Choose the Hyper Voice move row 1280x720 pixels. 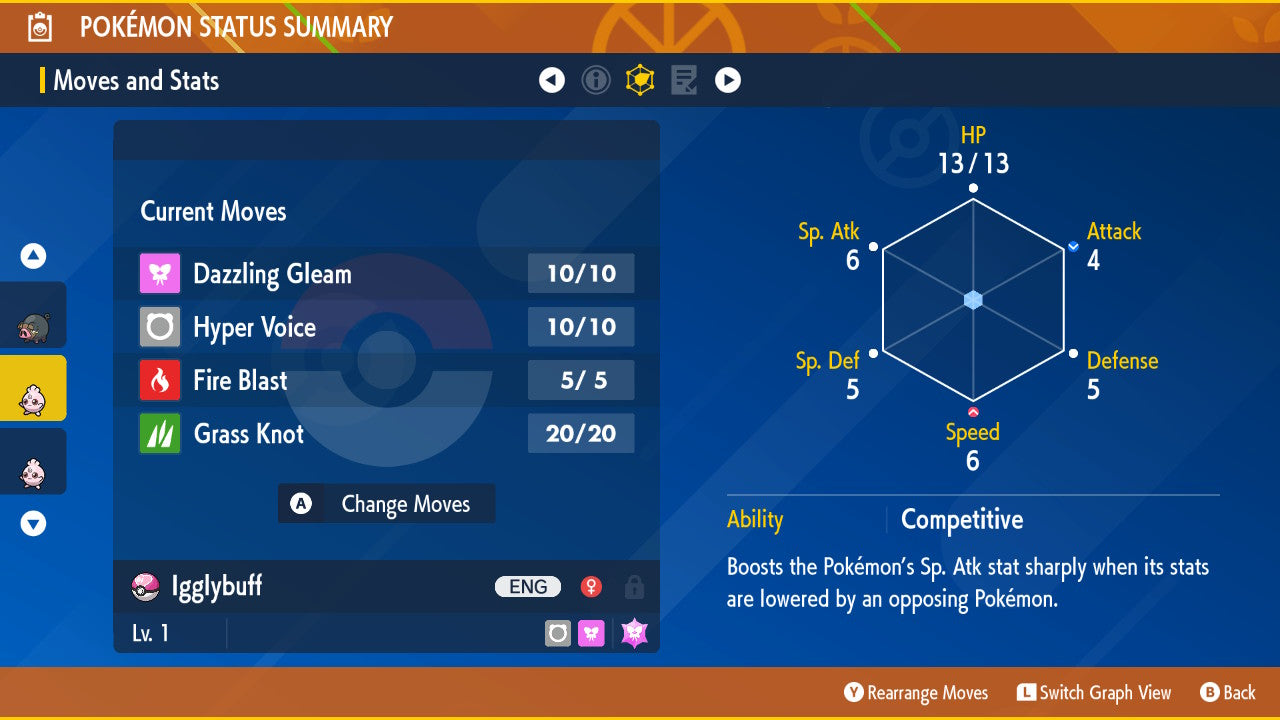386,327
